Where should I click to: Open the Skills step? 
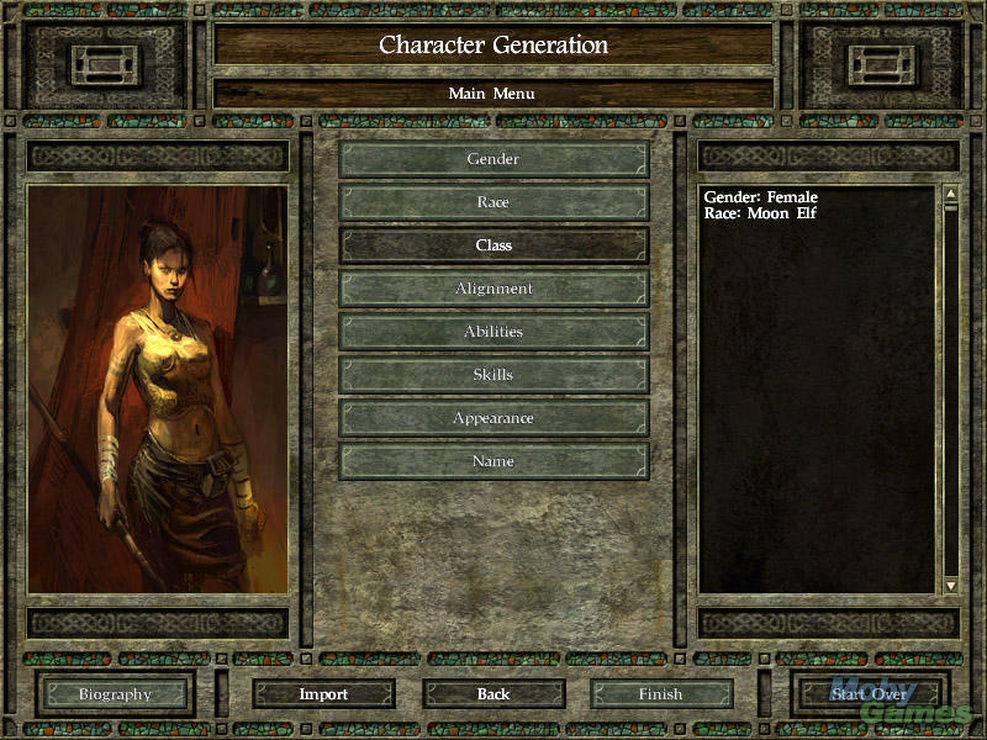tap(493, 375)
